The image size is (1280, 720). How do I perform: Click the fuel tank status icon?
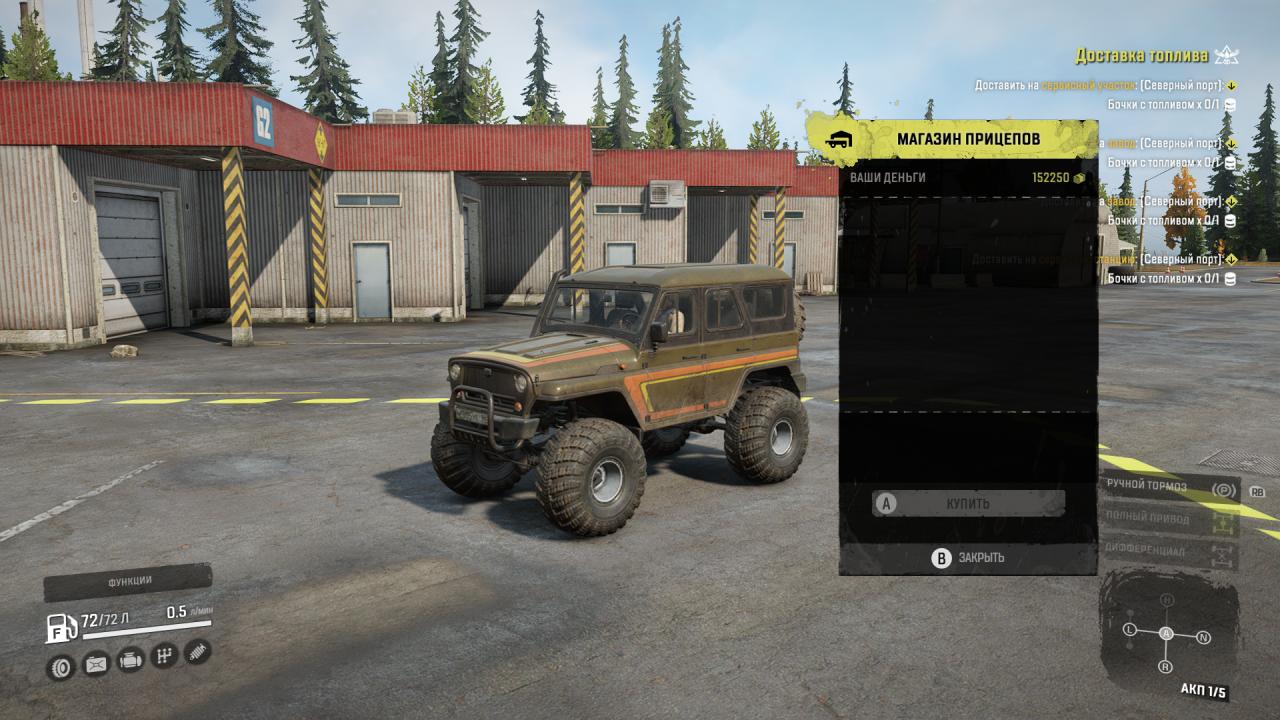click(96, 663)
